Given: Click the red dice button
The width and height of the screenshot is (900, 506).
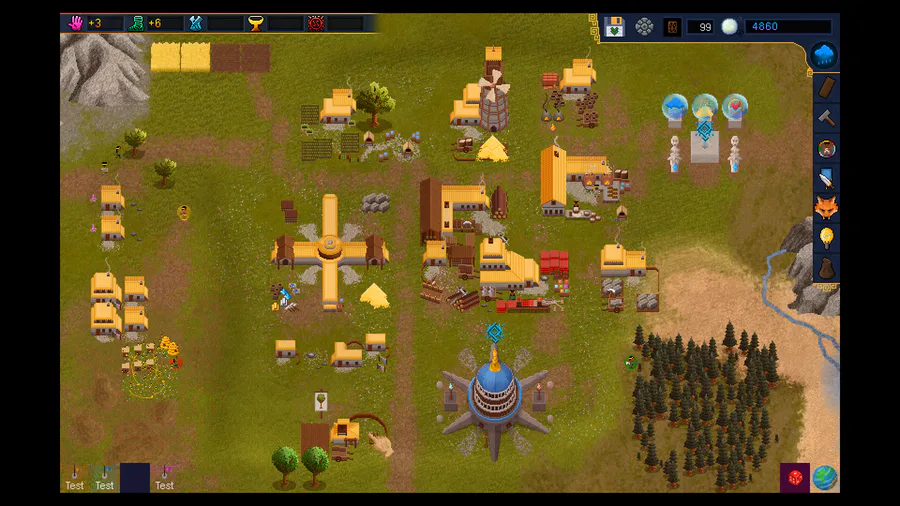Looking at the screenshot, I should click(x=795, y=477).
